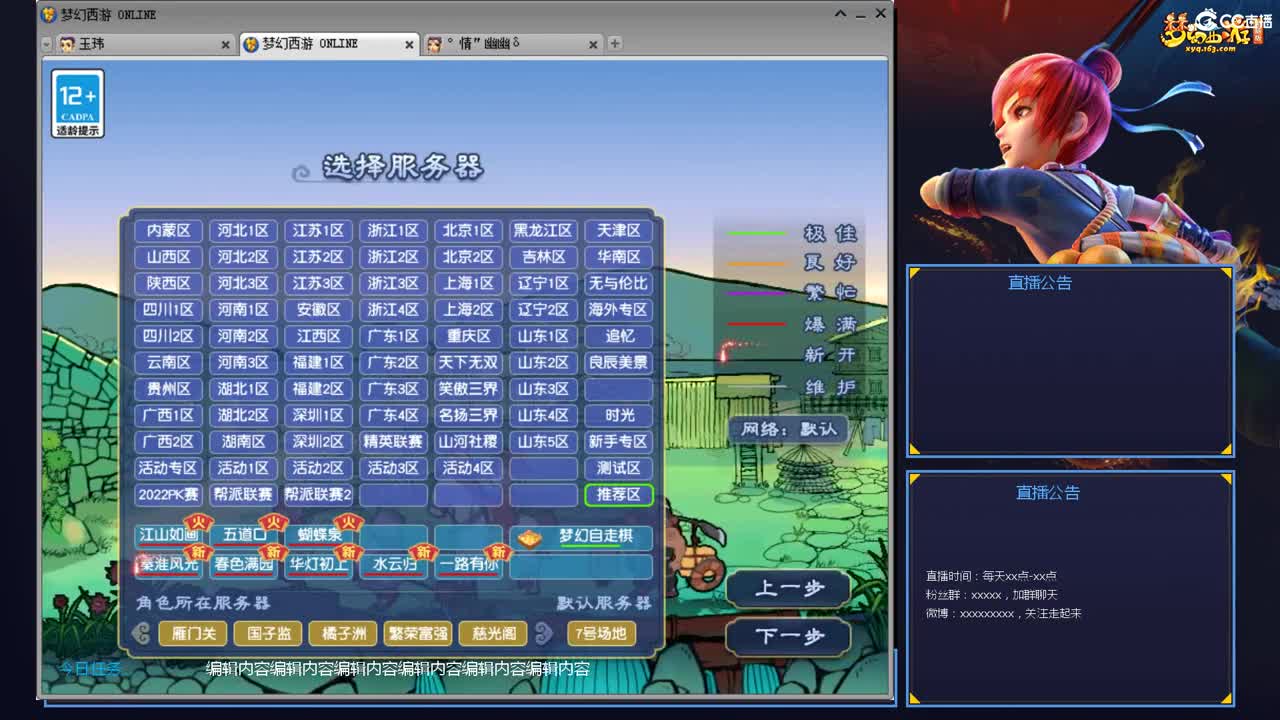Open the 网络 默认 network dropdown
Viewport: 1280px width, 720px height.
(790, 428)
